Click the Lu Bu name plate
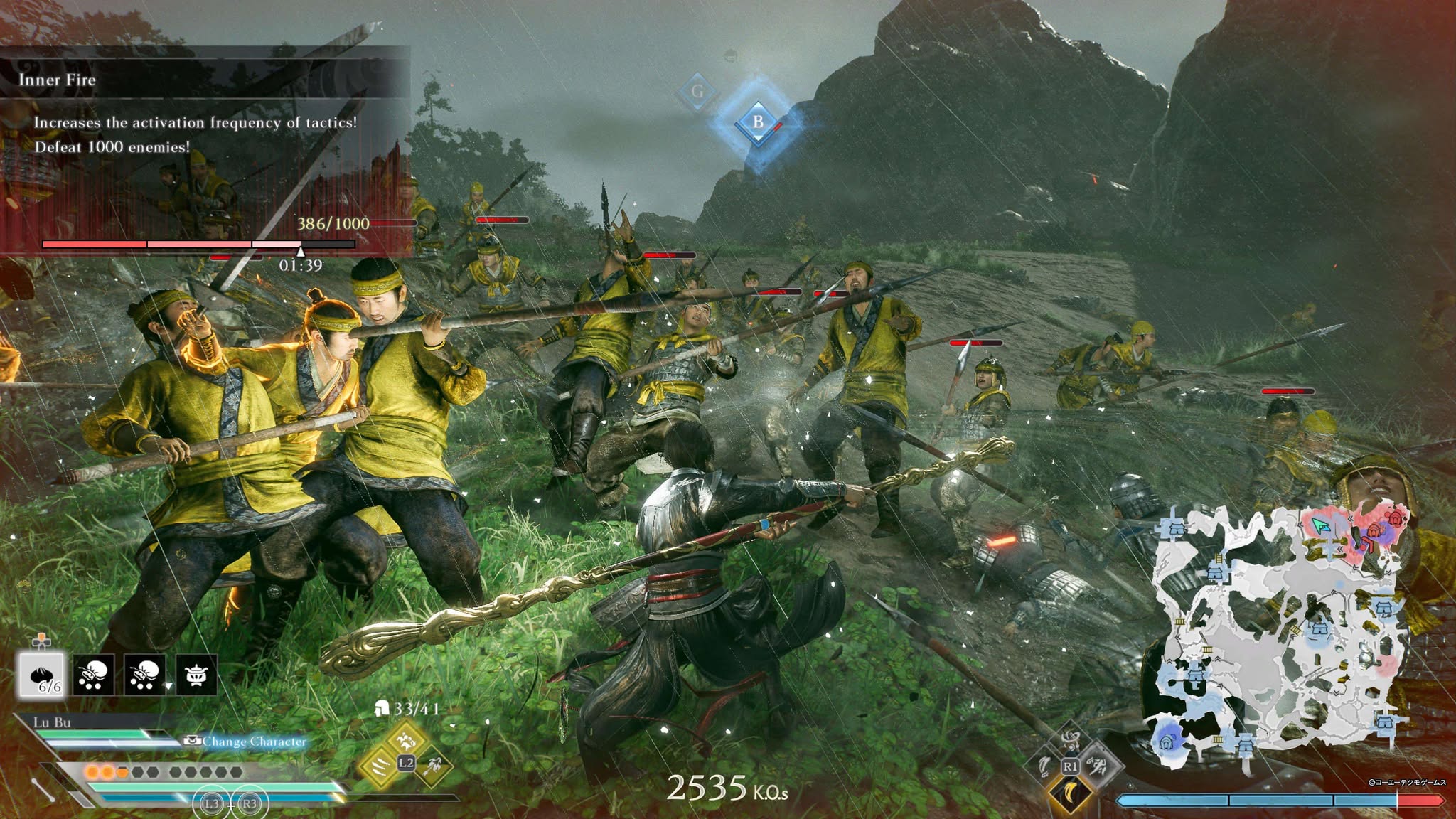1456x819 pixels. (52, 724)
